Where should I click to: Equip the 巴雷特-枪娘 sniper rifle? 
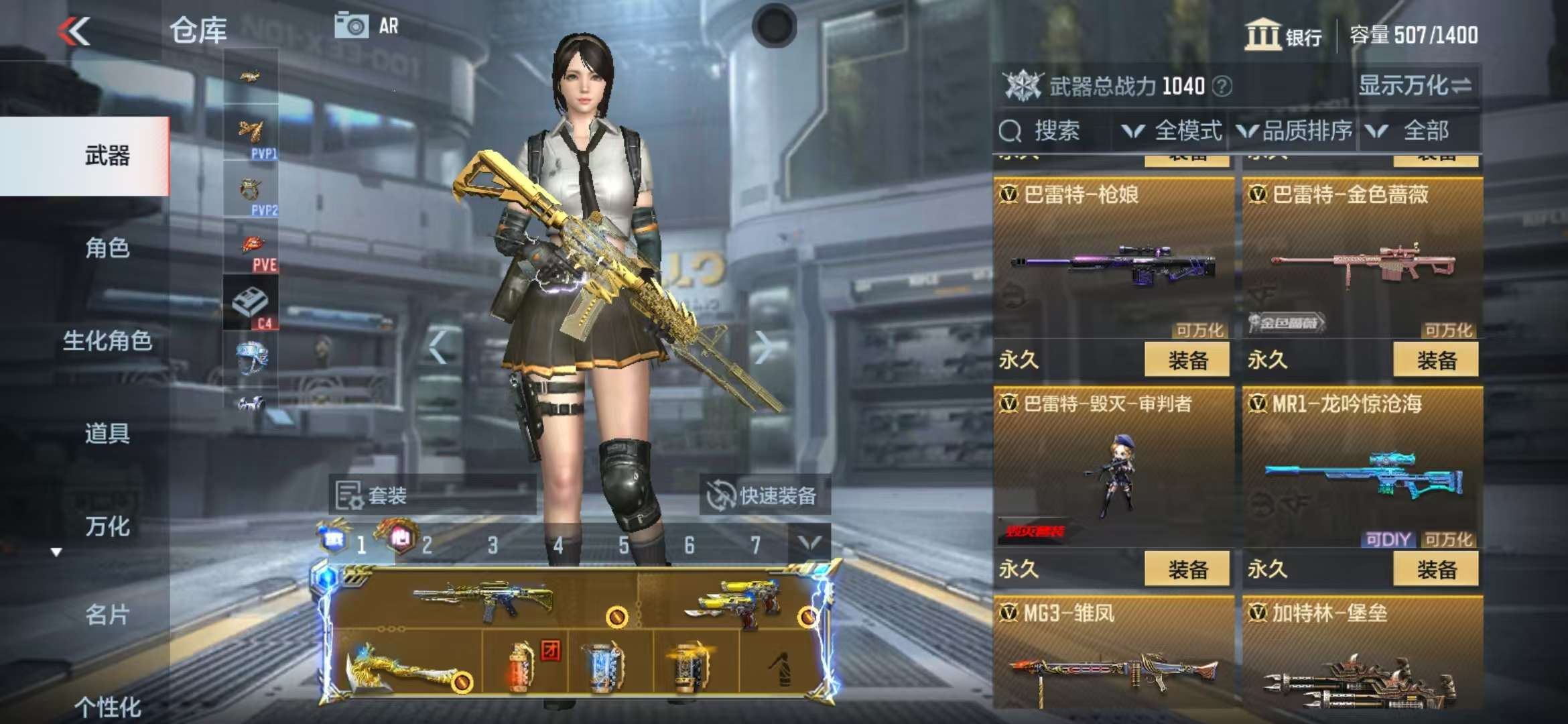(1187, 360)
